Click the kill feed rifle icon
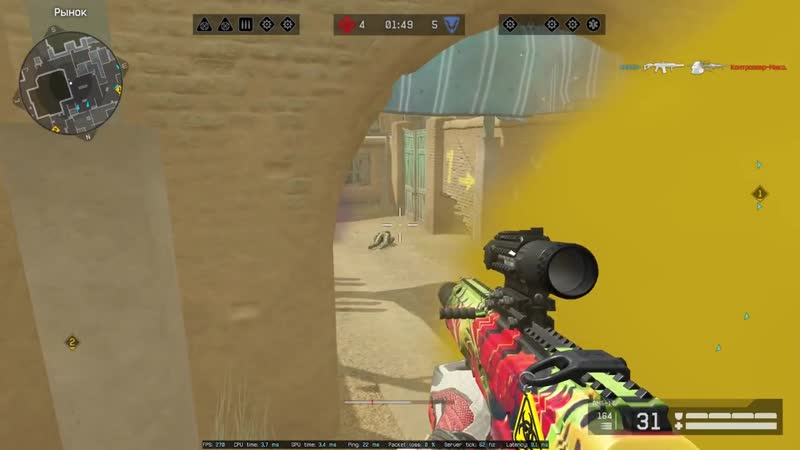The height and width of the screenshot is (450, 800). [665, 67]
